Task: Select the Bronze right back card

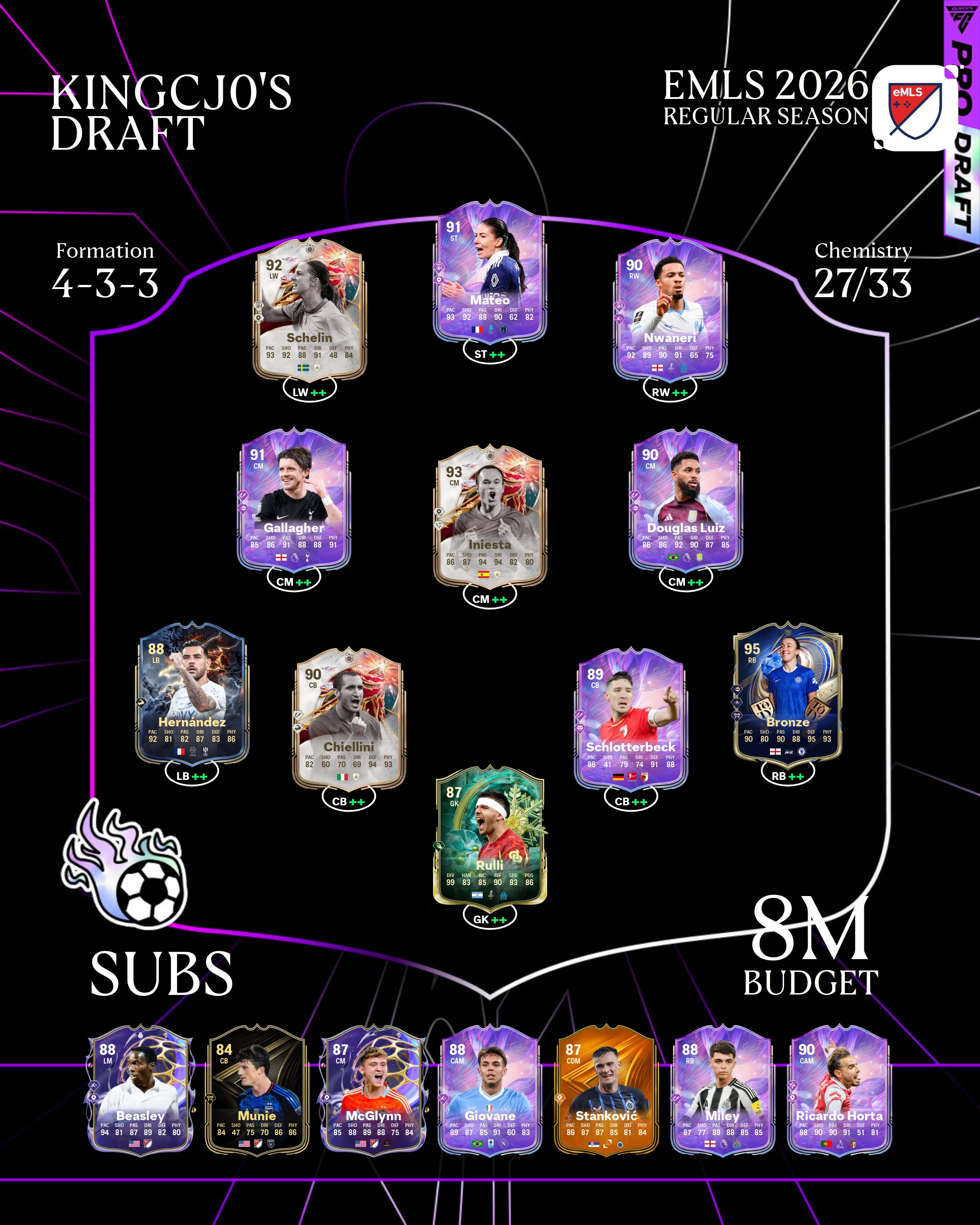Action: click(x=788, y=694)
